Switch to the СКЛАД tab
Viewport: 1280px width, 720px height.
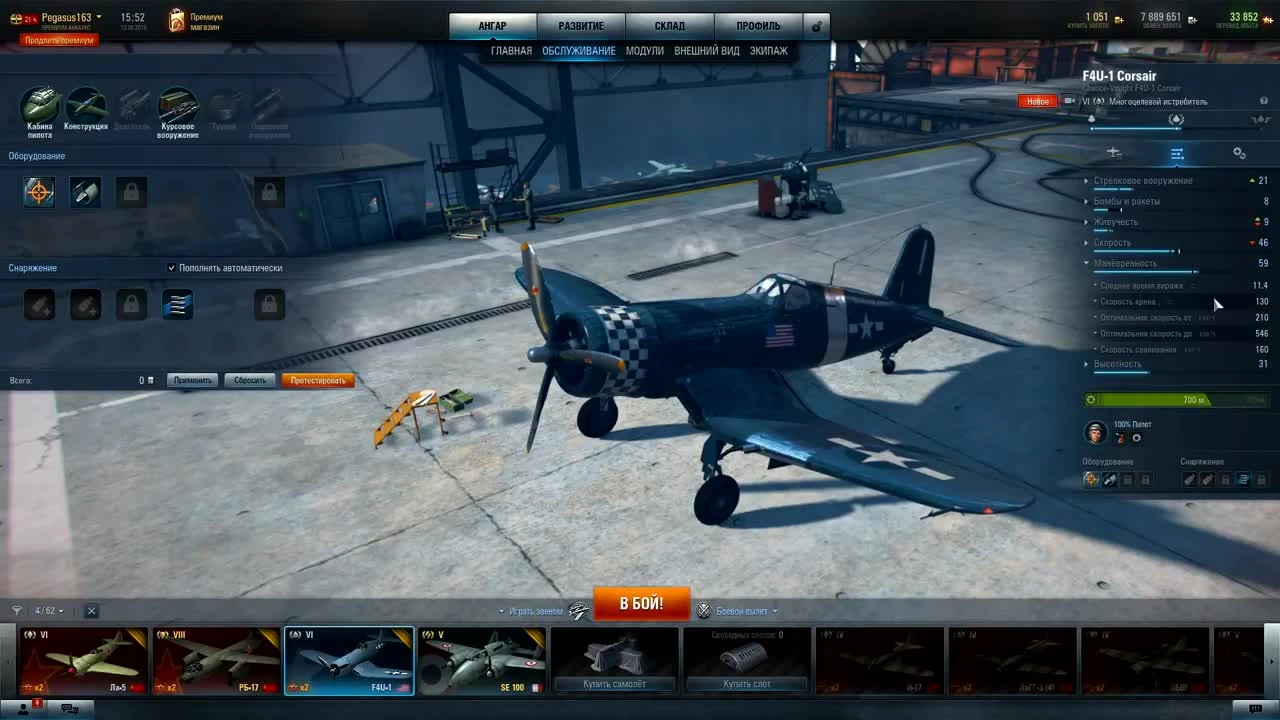coord(669,25)
